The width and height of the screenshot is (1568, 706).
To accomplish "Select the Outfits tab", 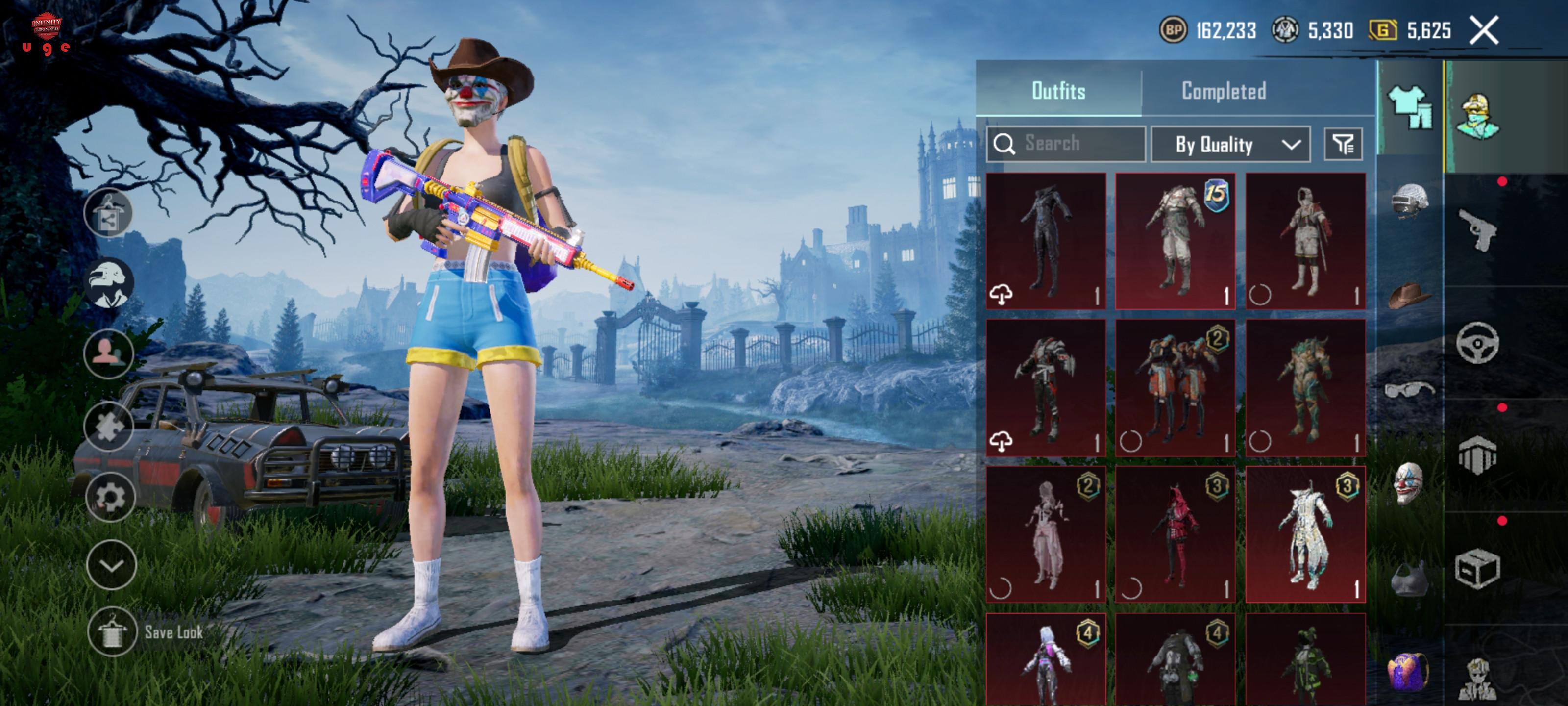I will [1058, 91].
